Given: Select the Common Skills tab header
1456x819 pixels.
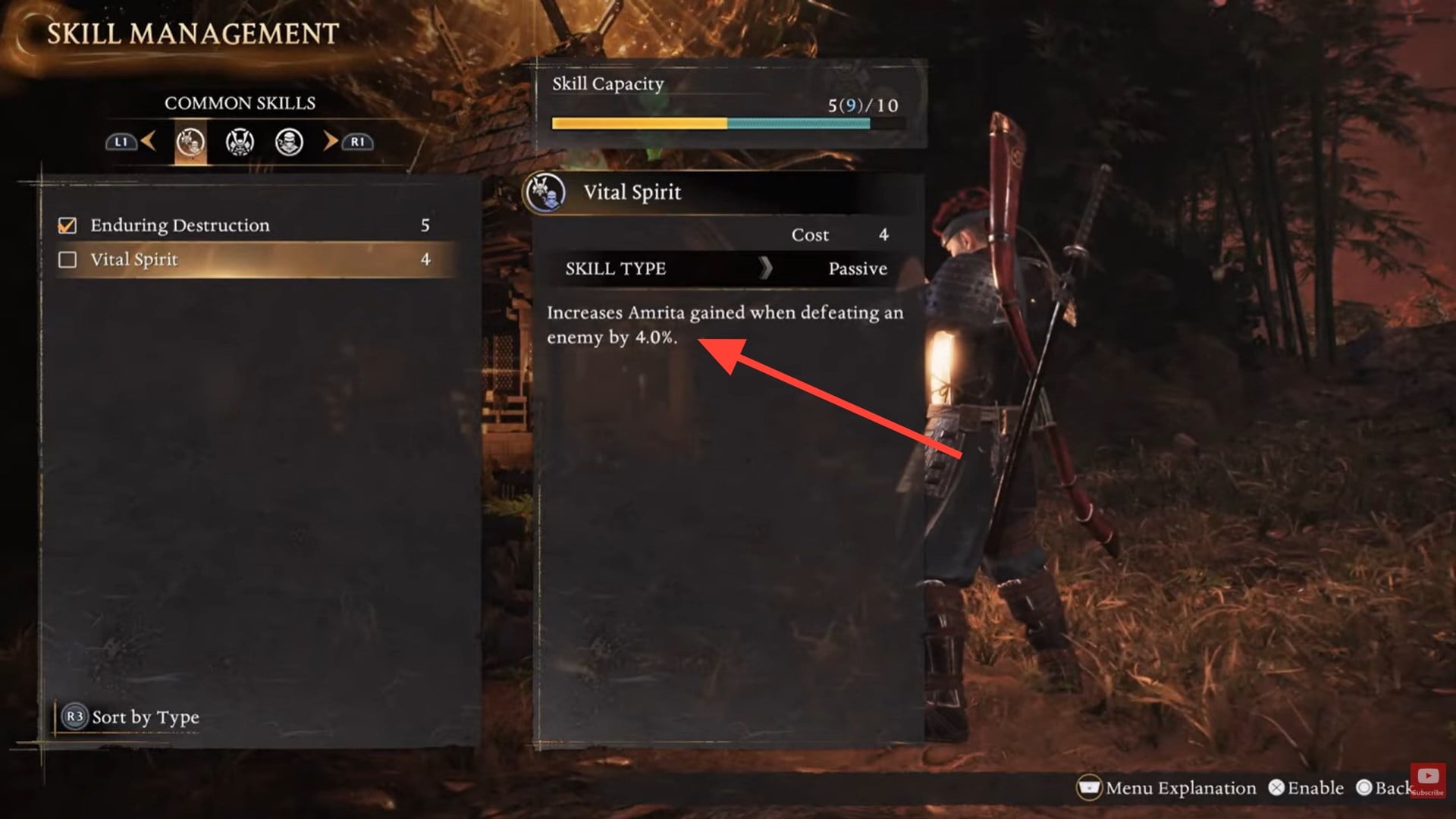Looking at the screenshot, I should pos(241,103).
